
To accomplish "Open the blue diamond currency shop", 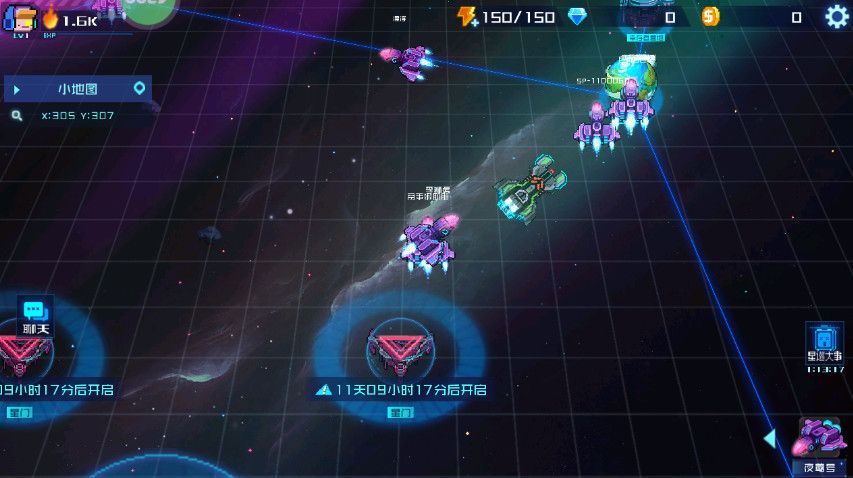I will tap(577, 17).
